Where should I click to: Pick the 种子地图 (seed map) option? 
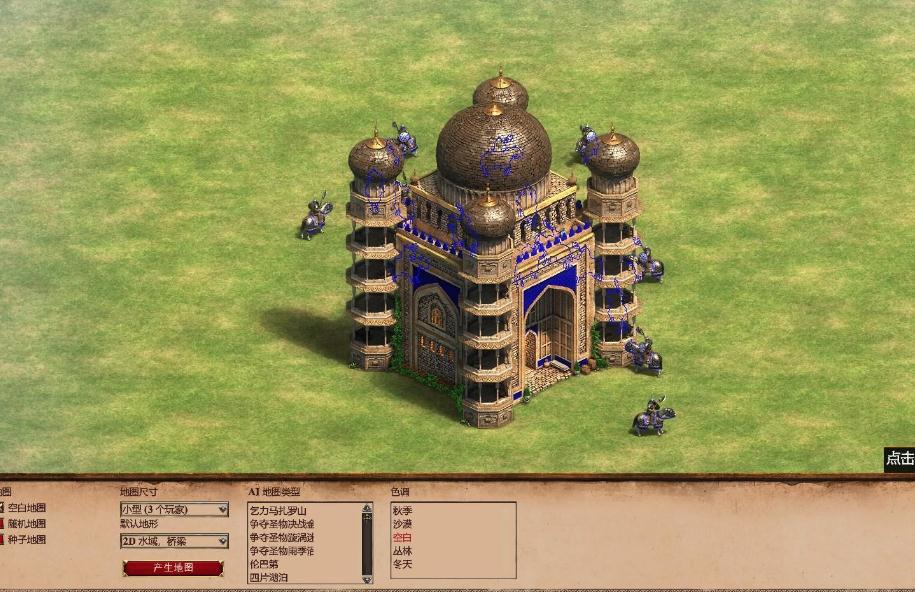tap(25, 540)
